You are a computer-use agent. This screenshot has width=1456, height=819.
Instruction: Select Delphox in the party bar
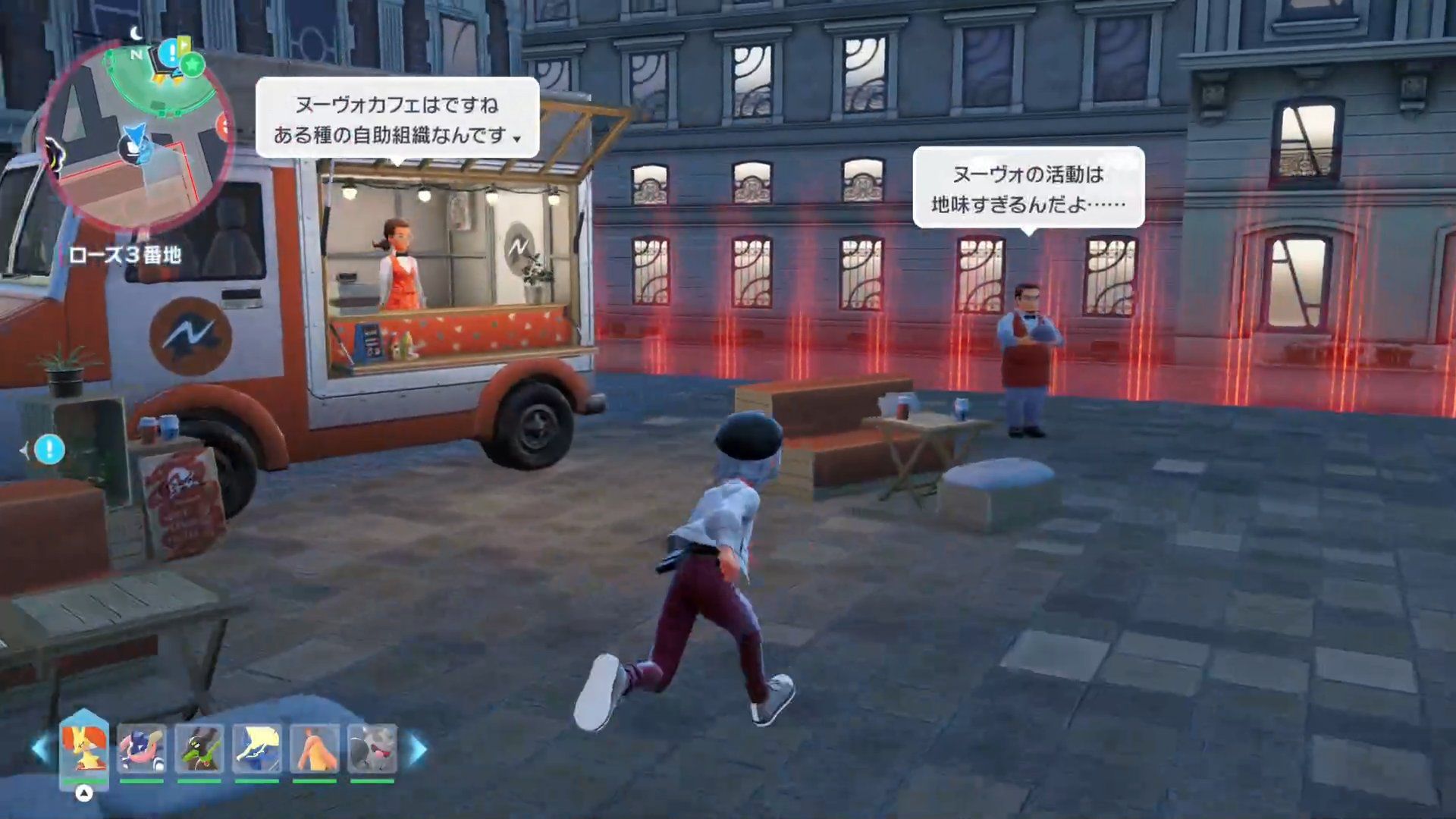pyautogui.click(x=84, y=748)
